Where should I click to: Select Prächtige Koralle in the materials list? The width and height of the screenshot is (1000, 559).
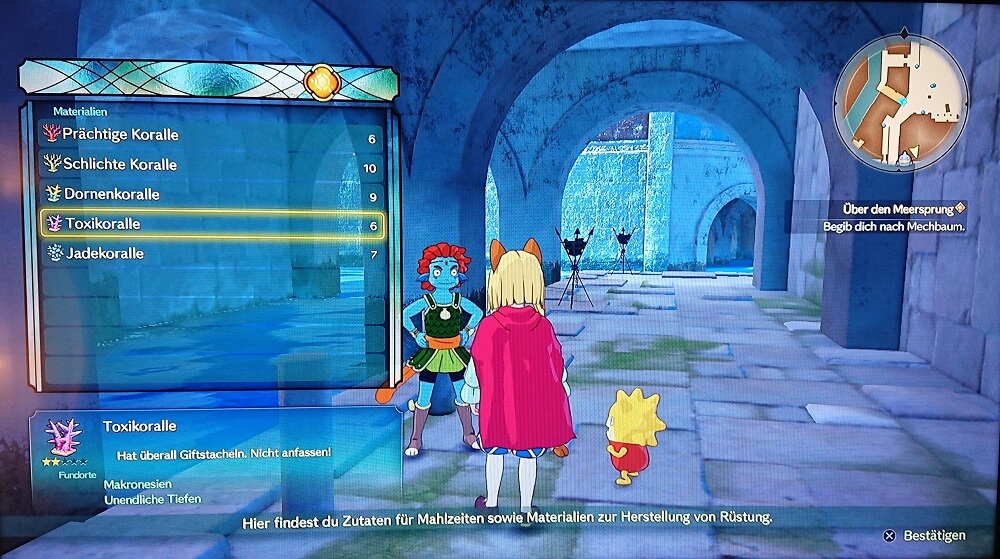click(212, 135)
